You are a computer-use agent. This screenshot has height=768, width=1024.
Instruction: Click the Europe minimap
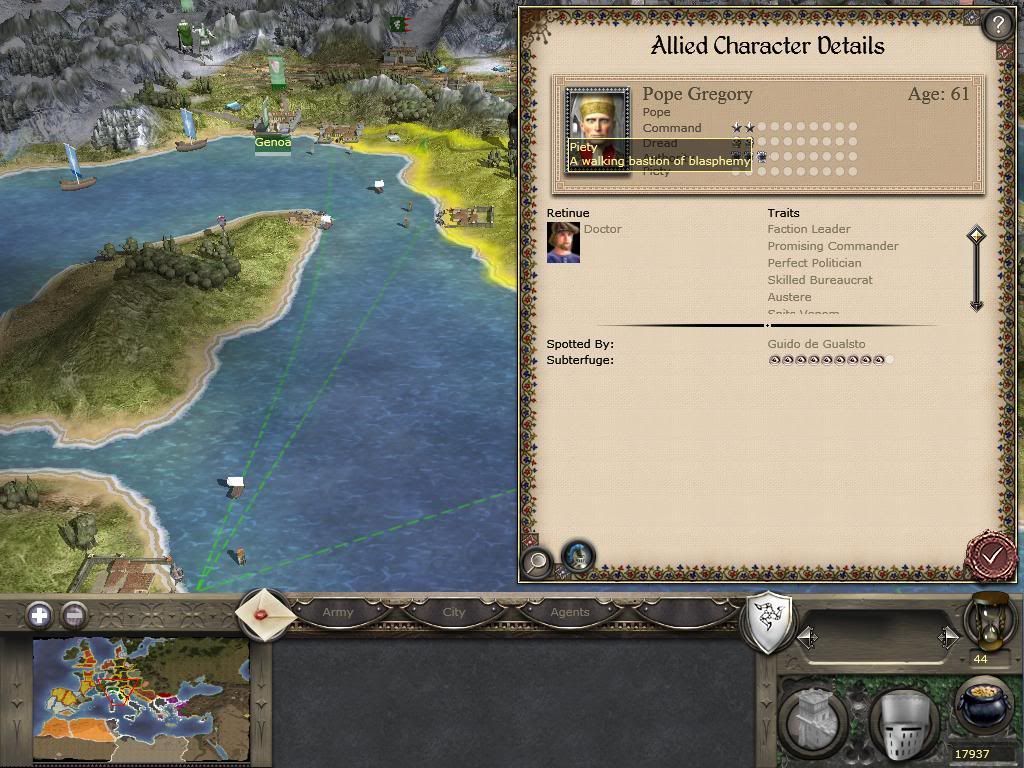point(140,700)
